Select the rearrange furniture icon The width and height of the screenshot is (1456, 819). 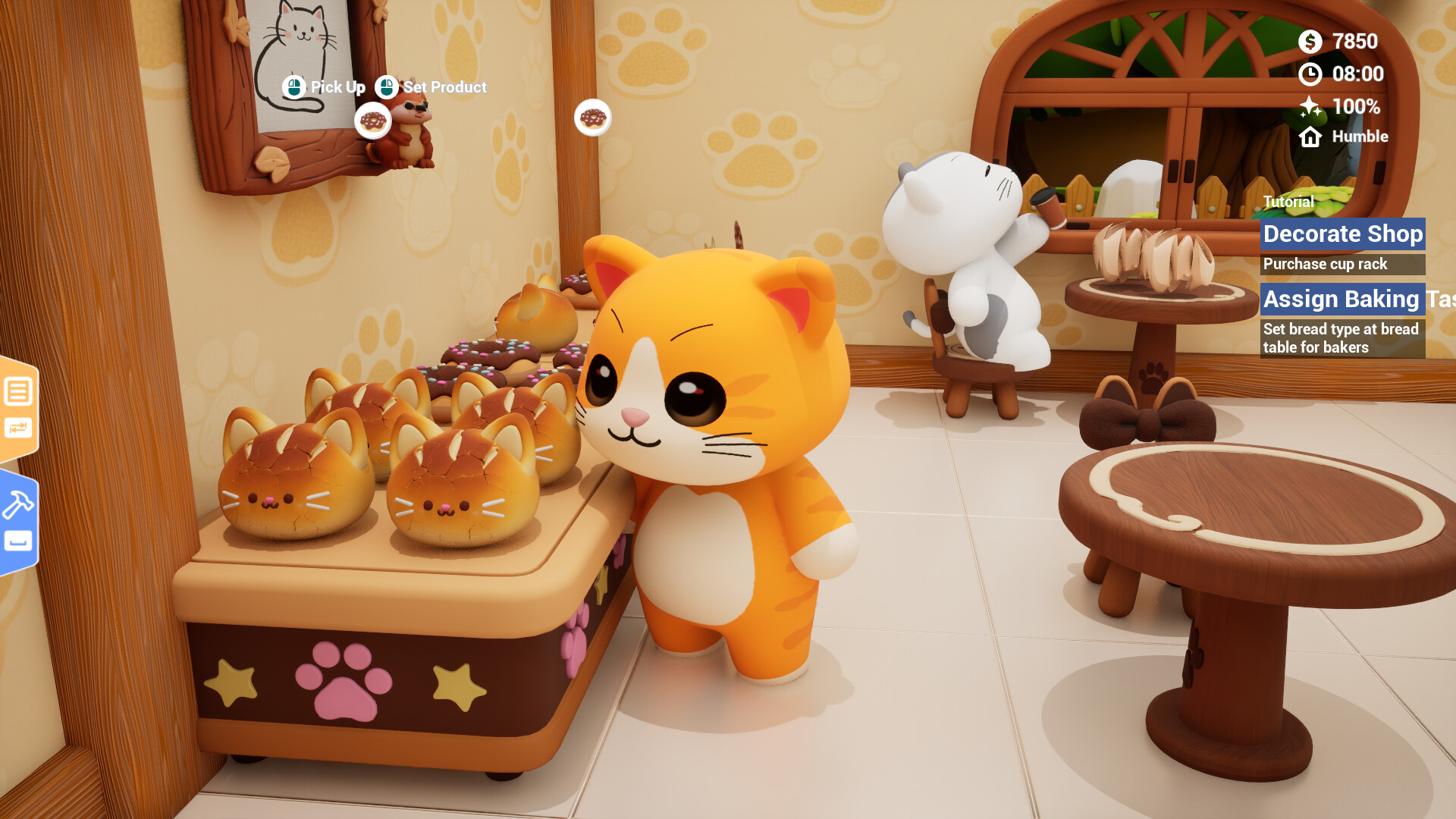tap(18, 426)
